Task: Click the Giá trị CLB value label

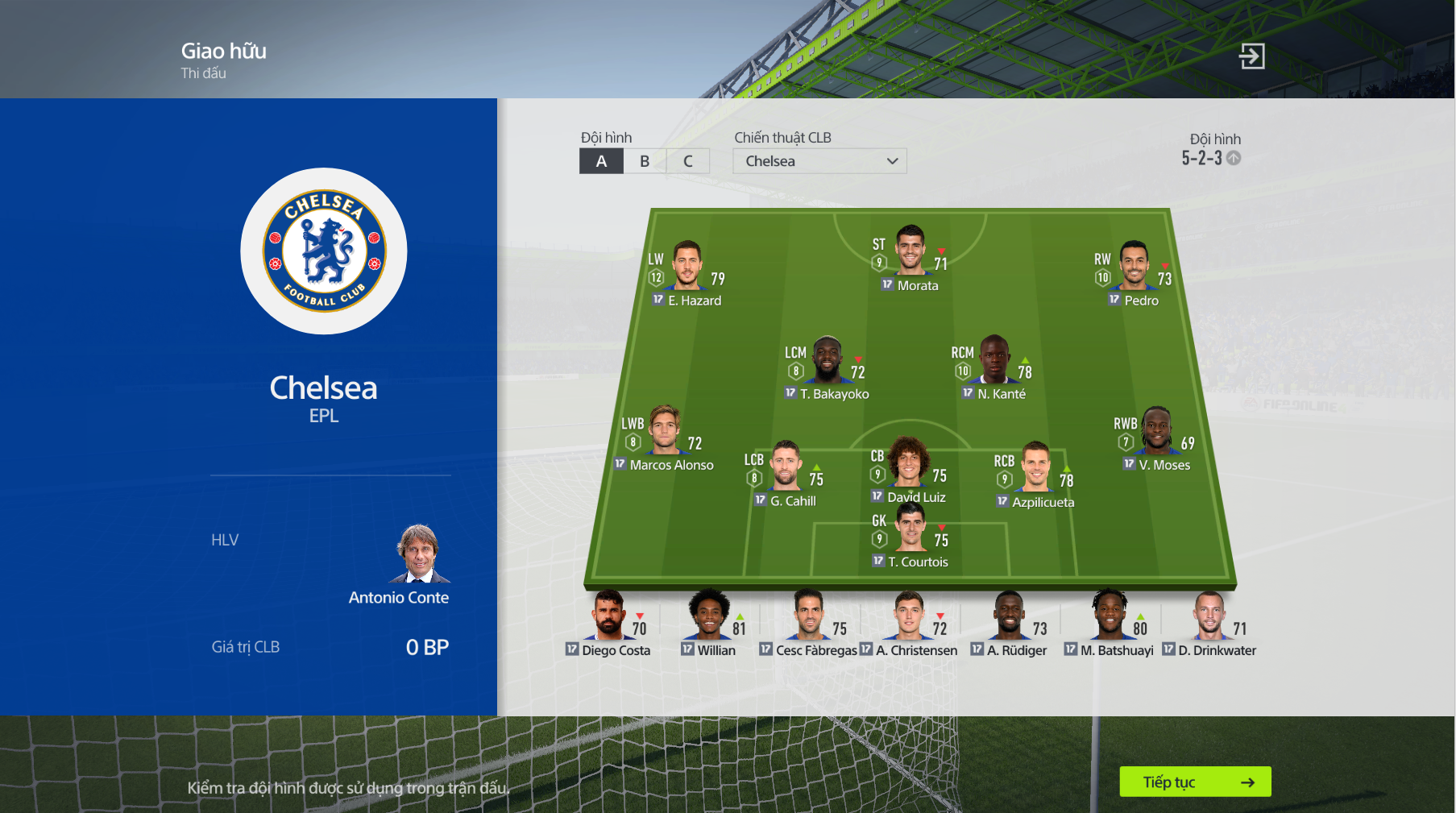Action: [x=245, y=646]
